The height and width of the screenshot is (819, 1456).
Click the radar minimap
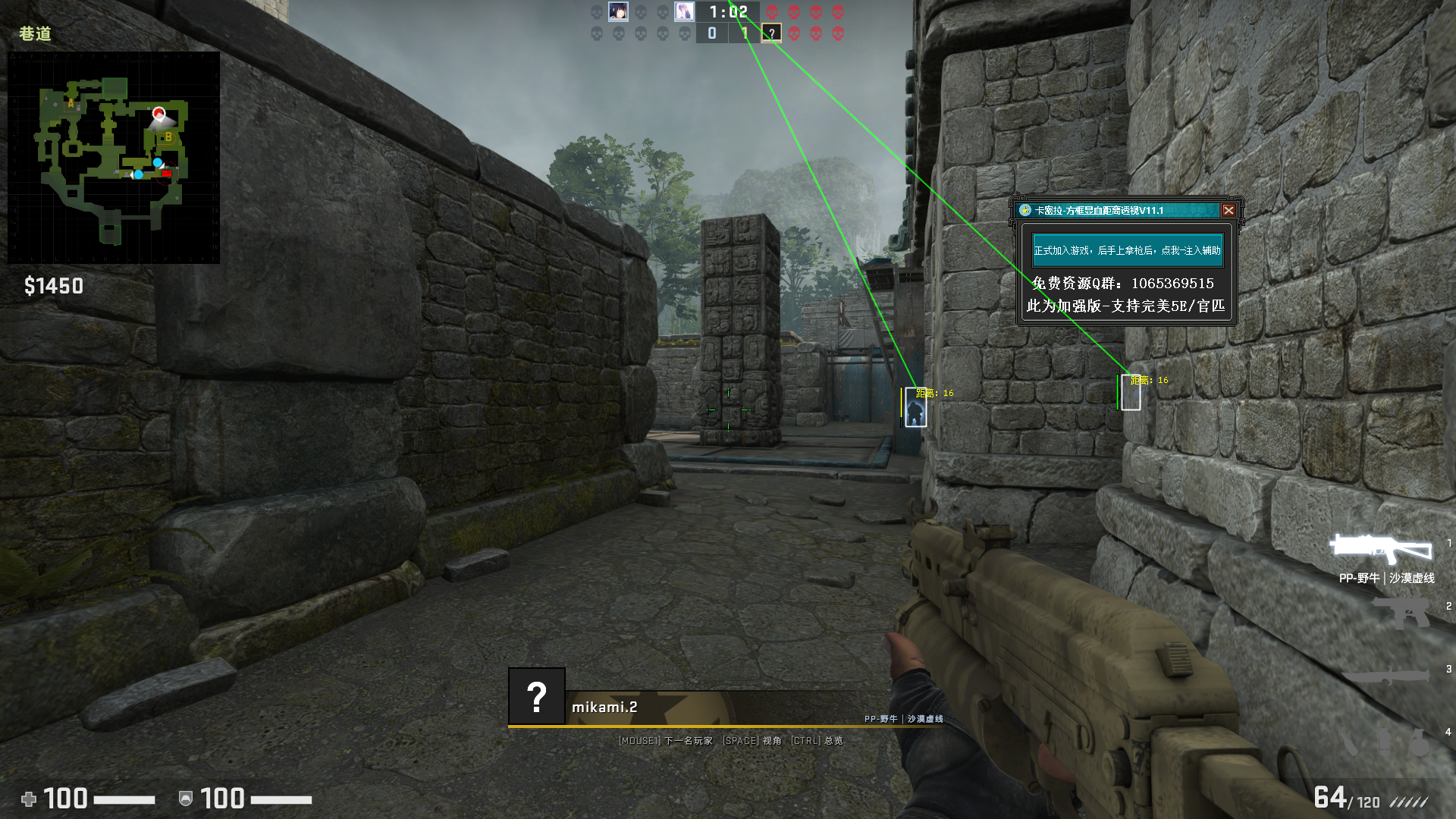114,158
